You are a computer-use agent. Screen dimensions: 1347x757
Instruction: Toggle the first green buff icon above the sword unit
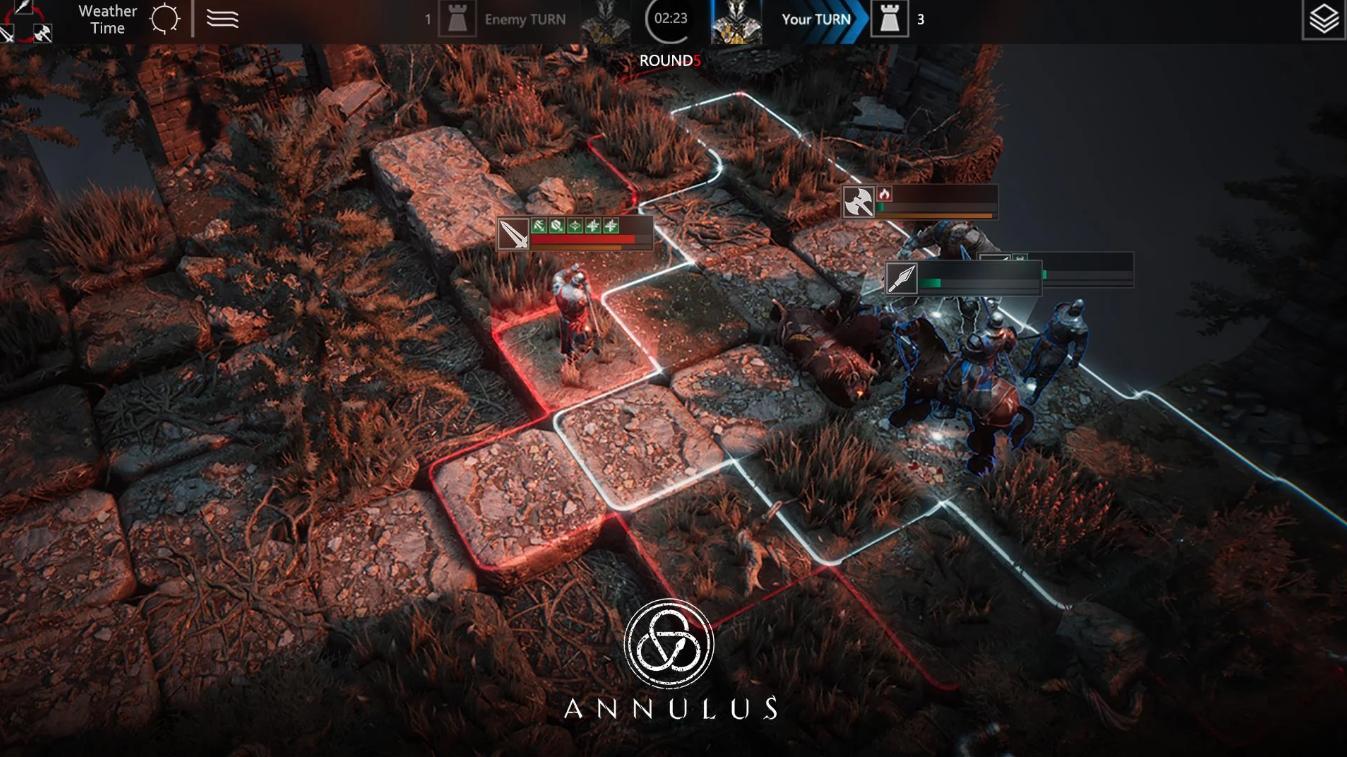(x=538, y=225)
